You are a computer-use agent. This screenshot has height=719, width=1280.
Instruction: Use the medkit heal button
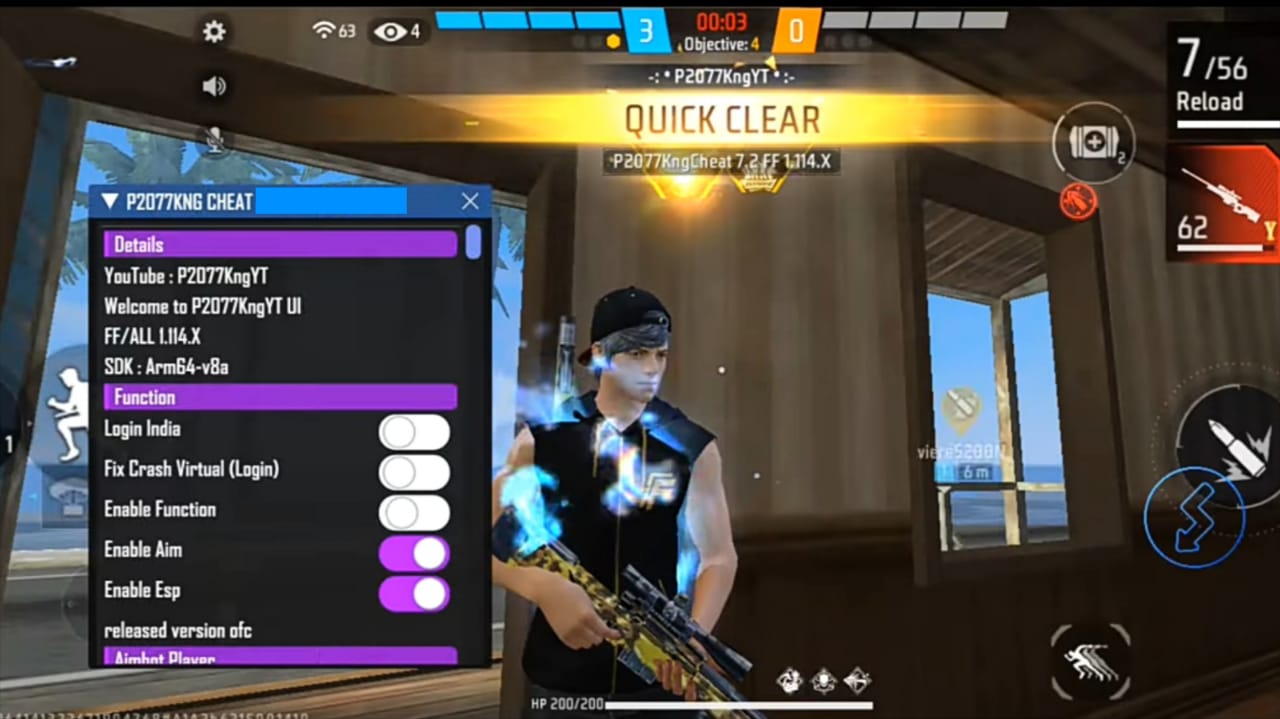click(1093, 143)
